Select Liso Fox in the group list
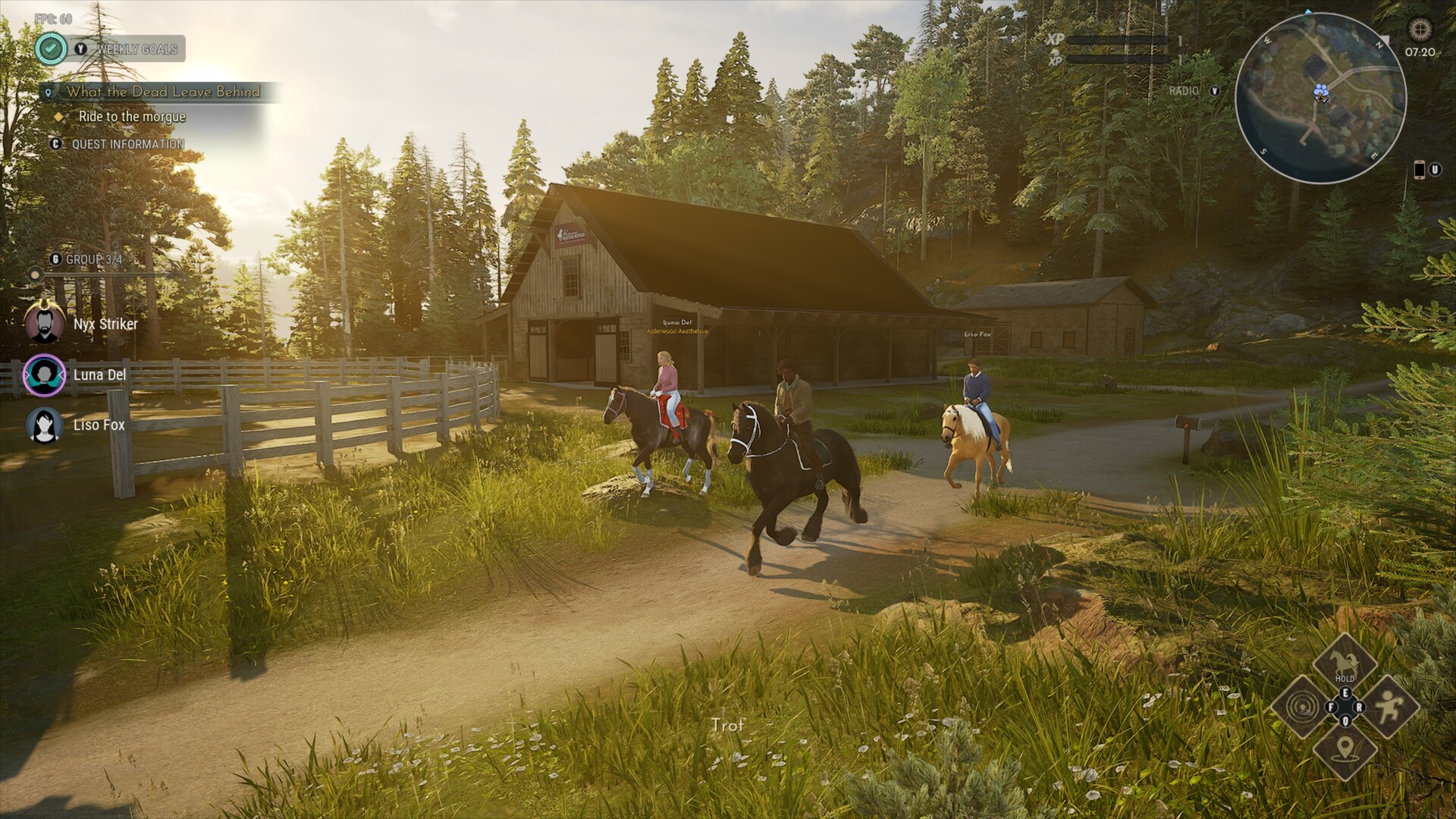 coord(99,425)
